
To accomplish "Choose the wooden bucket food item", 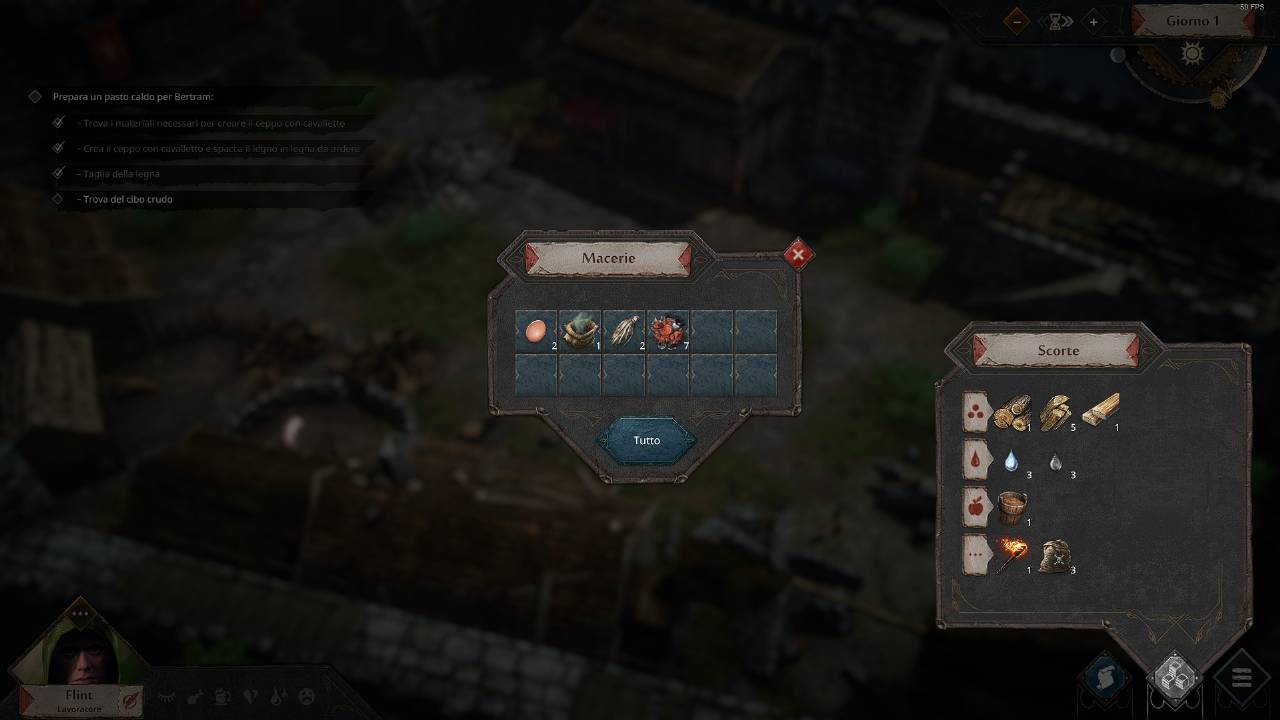I will click(x=1012, y=507).
